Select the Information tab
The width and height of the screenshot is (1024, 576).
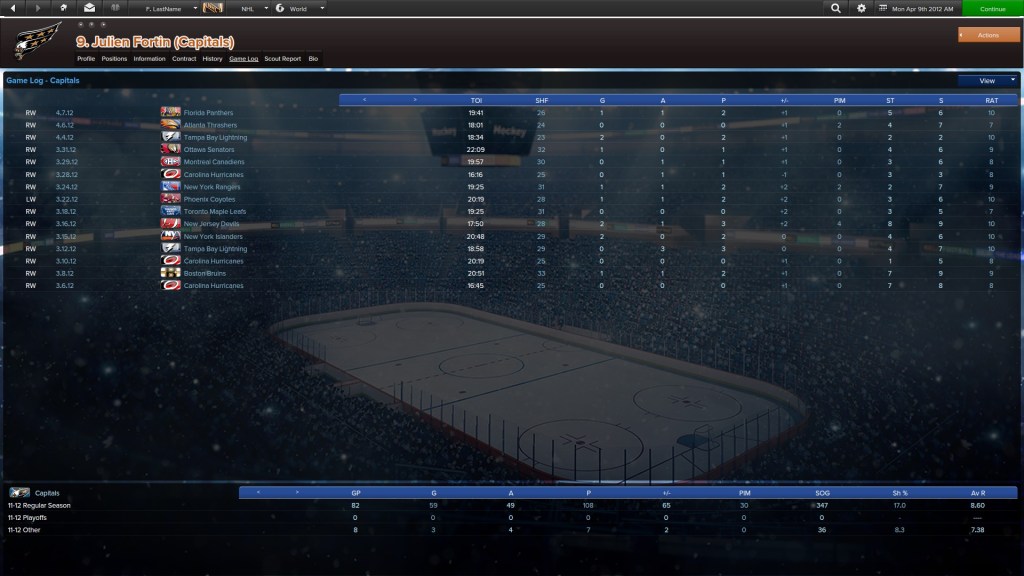pyautogui.click(x=149, y=59)
